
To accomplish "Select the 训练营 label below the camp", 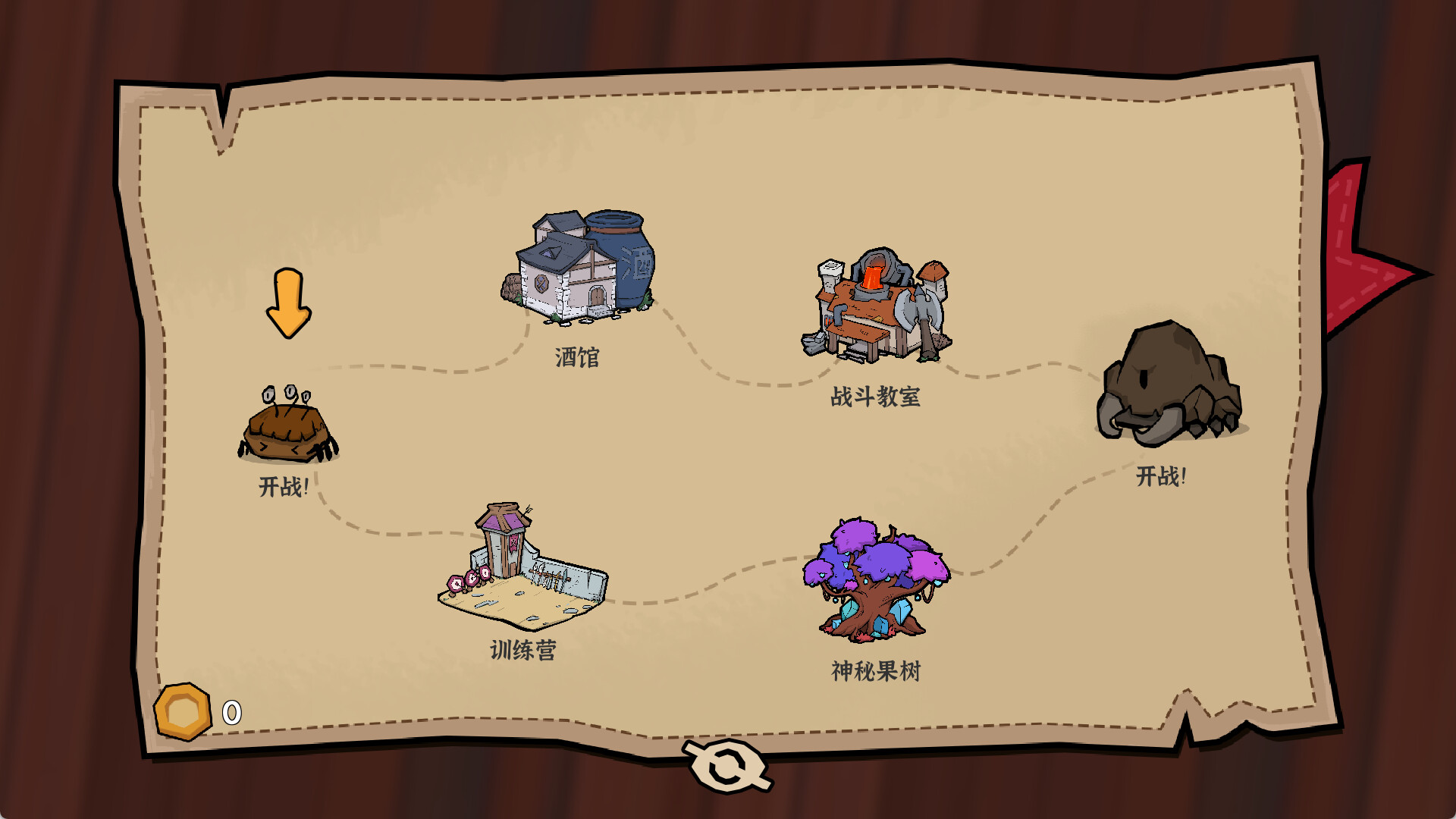I will point(522,648).
